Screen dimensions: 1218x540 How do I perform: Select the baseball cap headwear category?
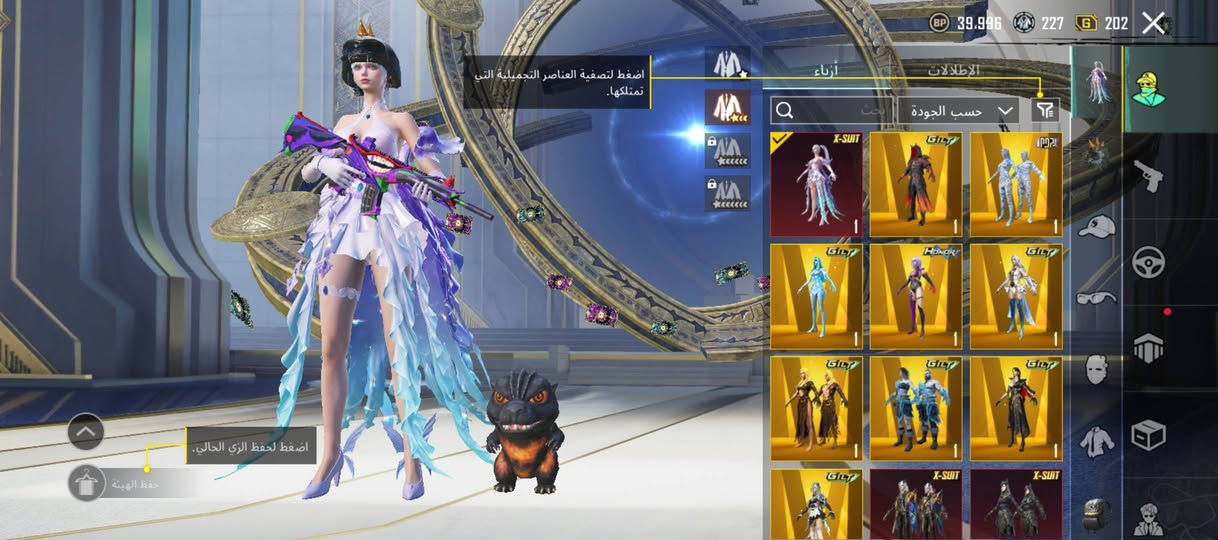tap(1097, 227)
